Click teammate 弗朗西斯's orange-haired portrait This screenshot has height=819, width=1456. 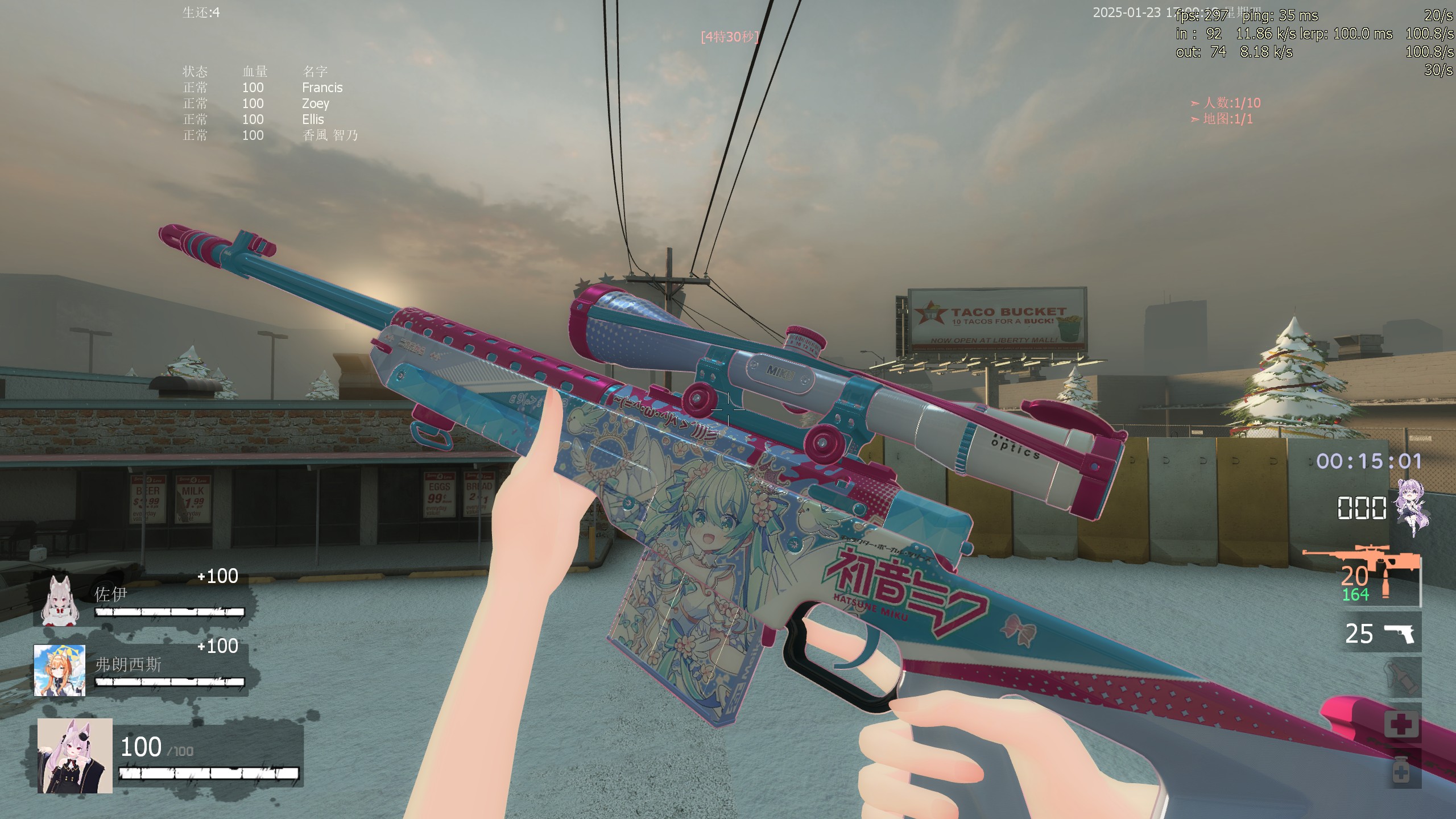[60, 671]
